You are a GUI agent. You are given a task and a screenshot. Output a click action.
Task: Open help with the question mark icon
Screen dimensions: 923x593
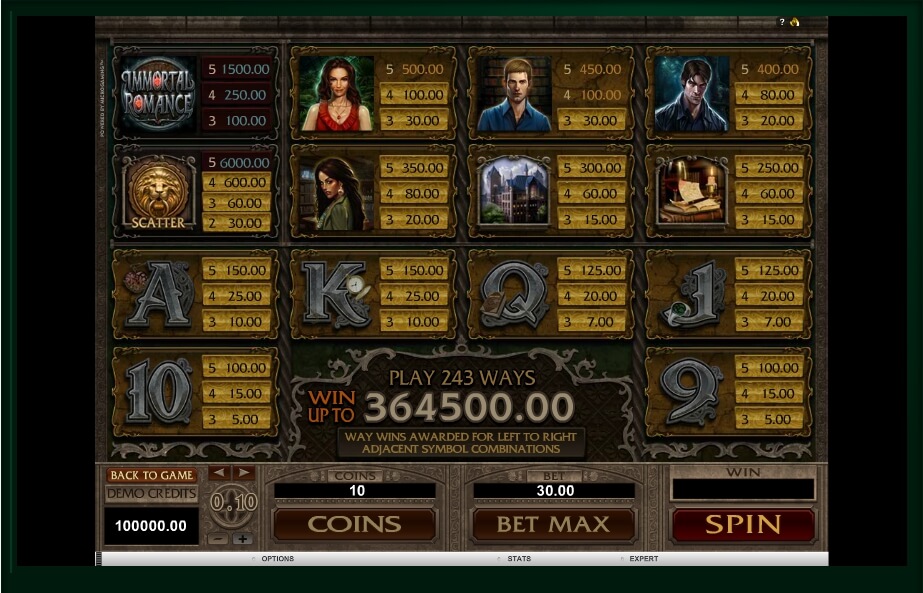(x=782, y=22)
